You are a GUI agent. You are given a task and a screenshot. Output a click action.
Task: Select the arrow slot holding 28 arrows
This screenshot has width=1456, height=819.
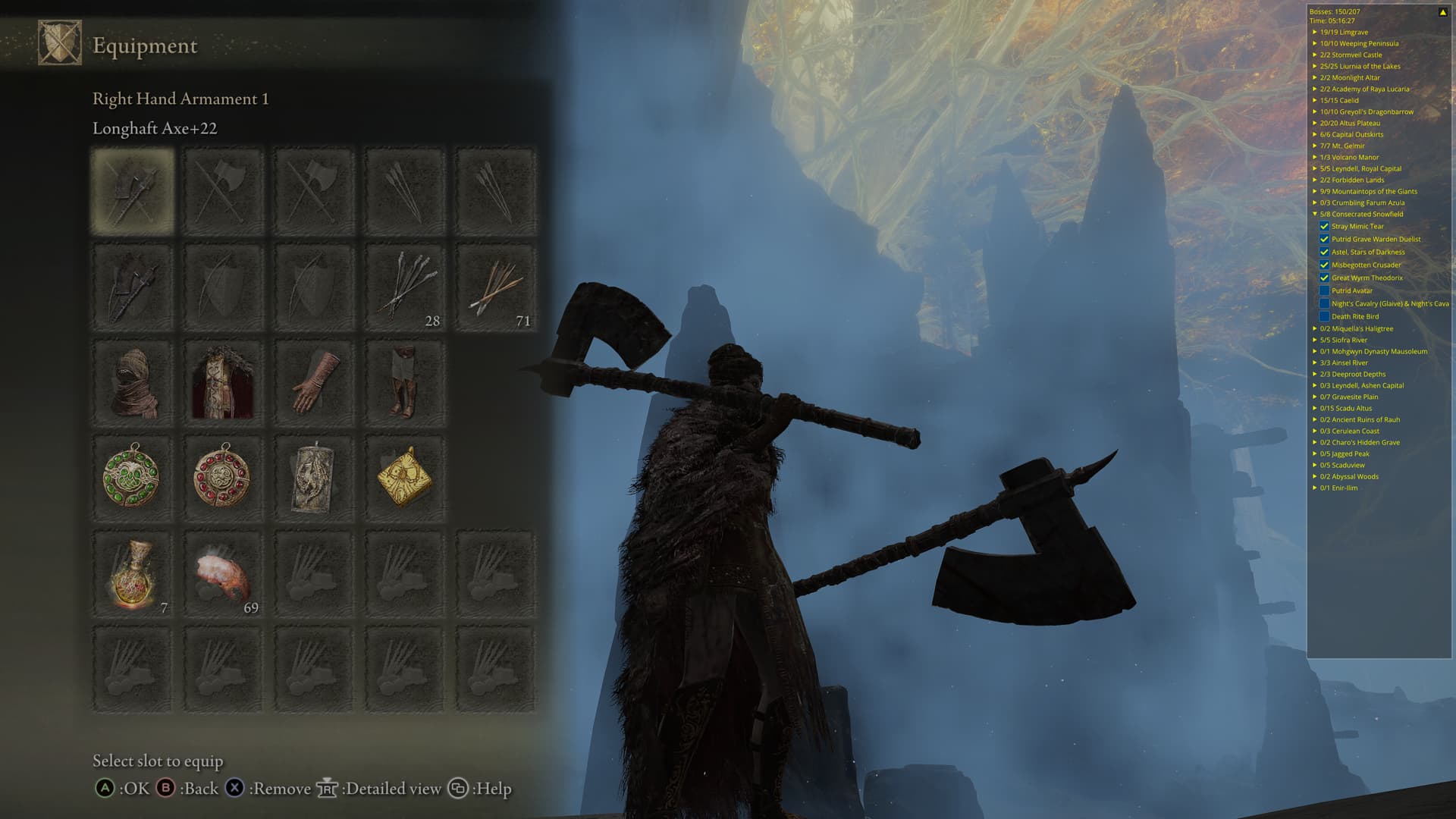click(405, 287)
